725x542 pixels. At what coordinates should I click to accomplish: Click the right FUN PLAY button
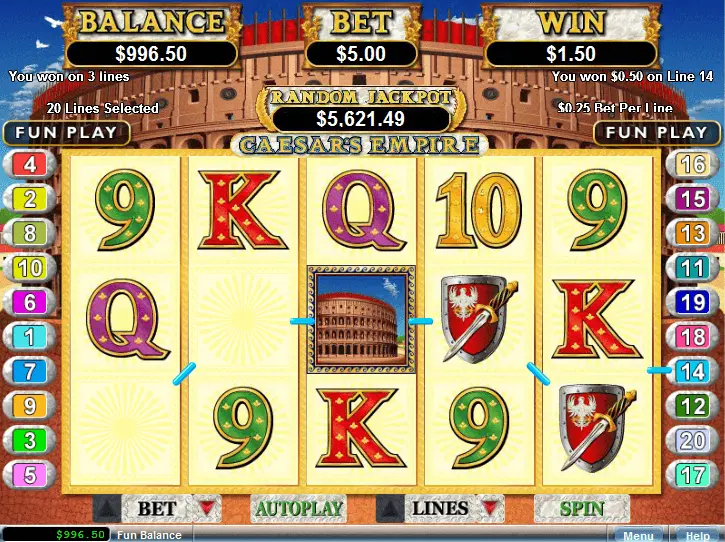(656, 132)
